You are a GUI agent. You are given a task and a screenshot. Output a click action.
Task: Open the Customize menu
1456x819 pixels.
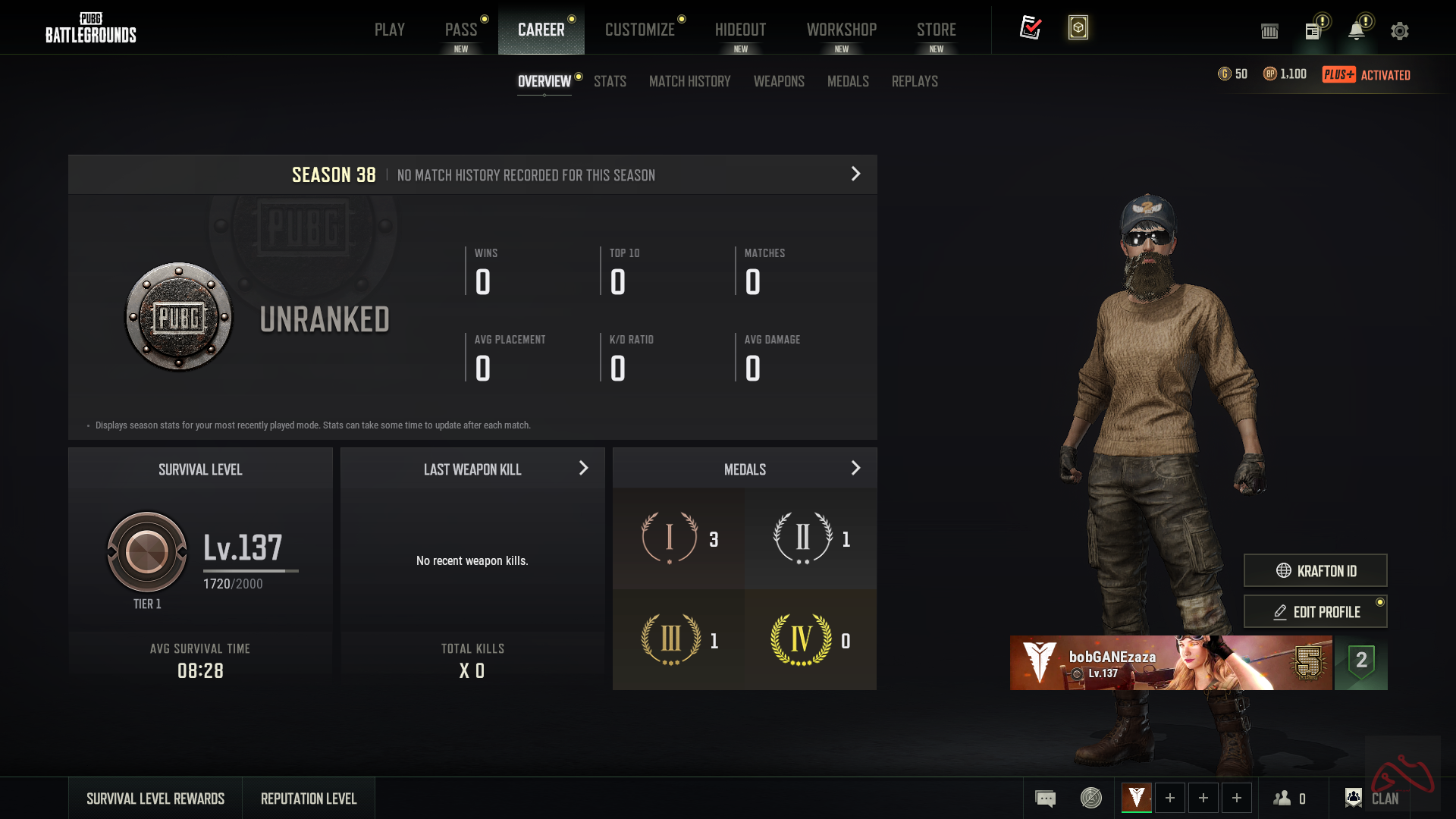pyautogui.click(x=639, y=29)
